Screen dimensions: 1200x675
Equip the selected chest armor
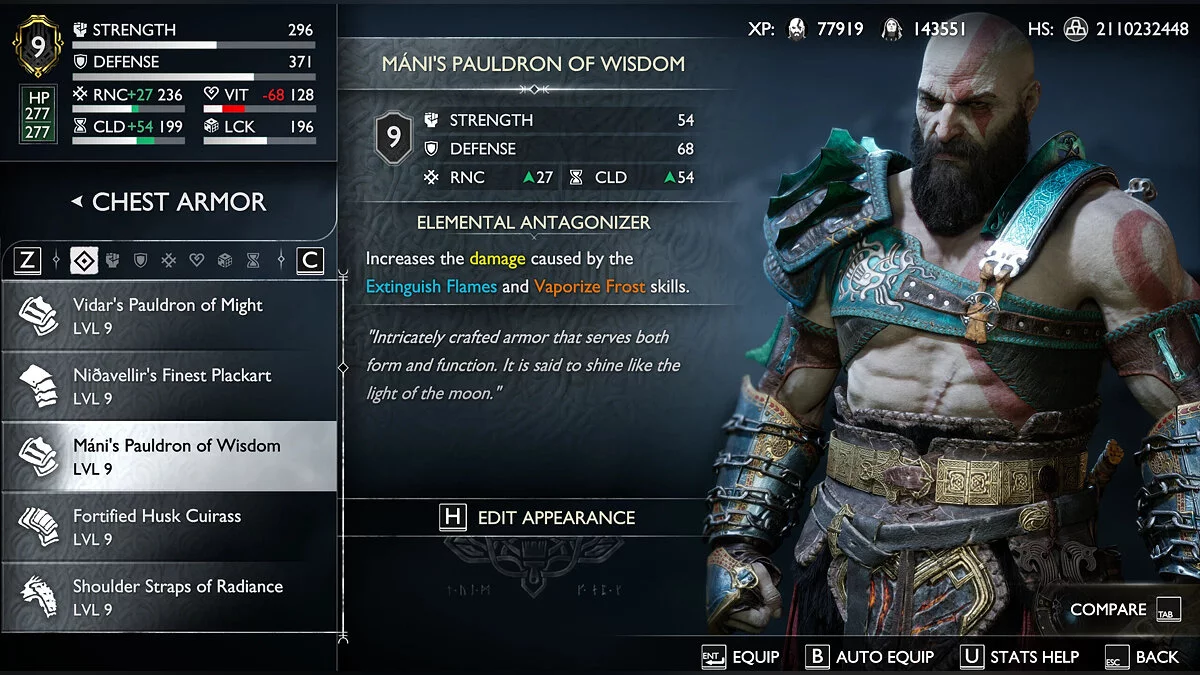[x=740, y=657]
